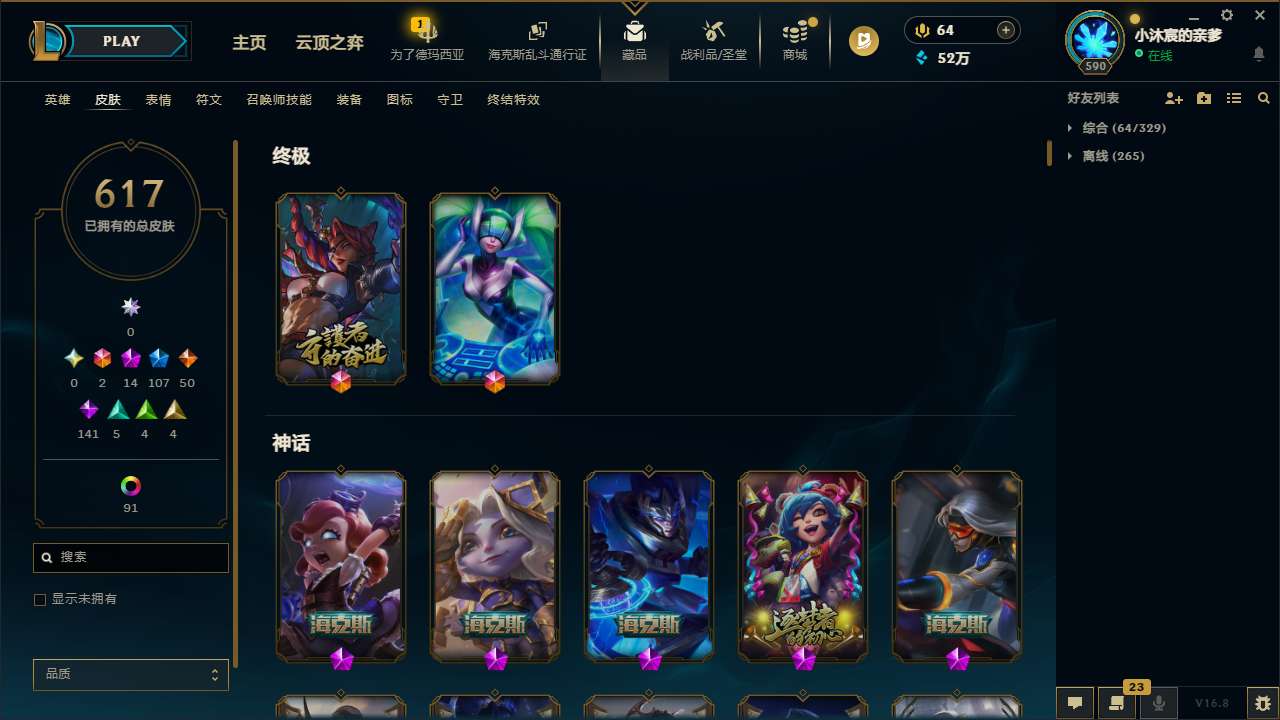
Task: Select the DJ Sona ultimate skin thumbnail
Action: click(x=494, y=288)
